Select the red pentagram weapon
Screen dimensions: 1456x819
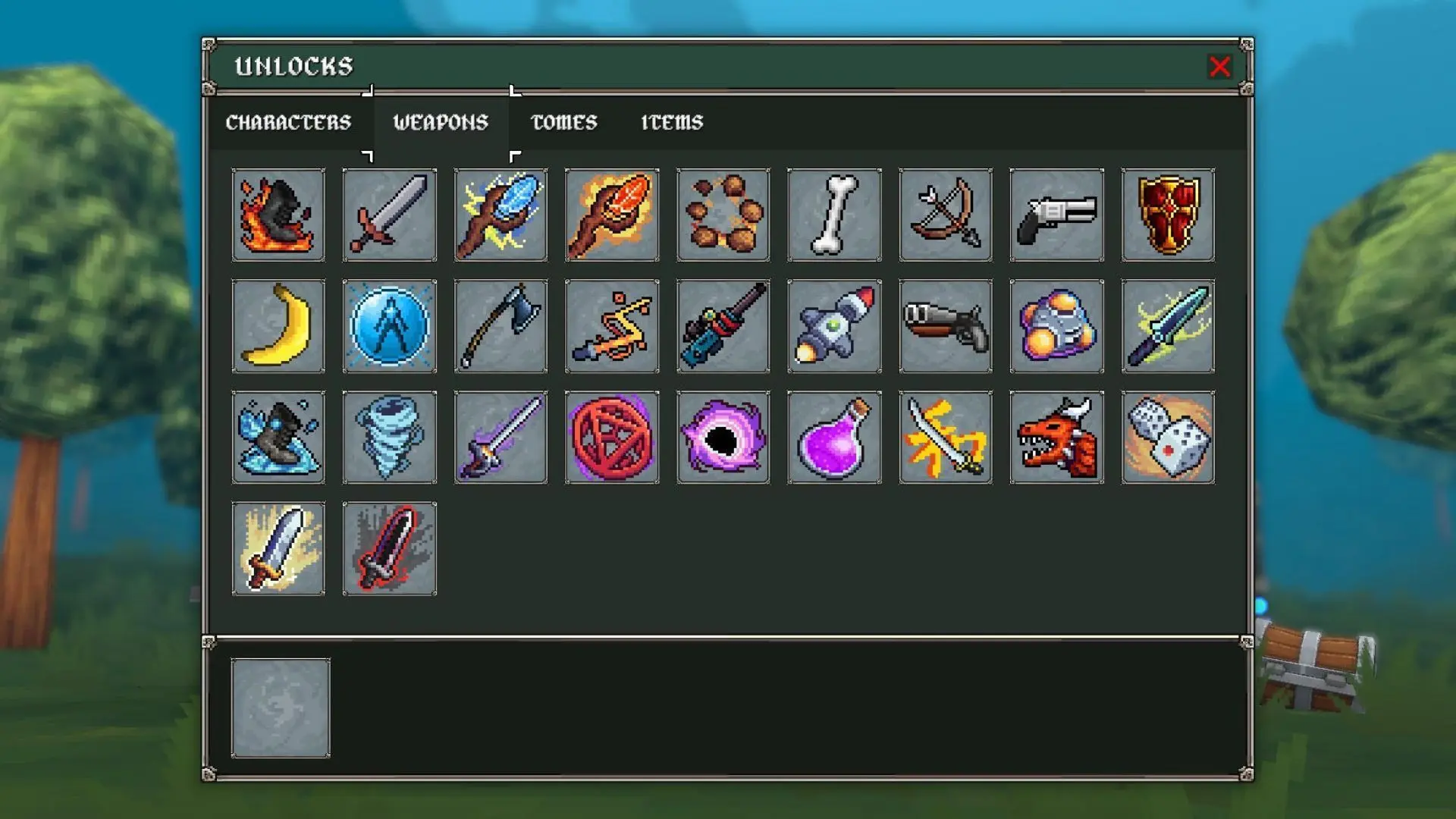coord(612,437)
